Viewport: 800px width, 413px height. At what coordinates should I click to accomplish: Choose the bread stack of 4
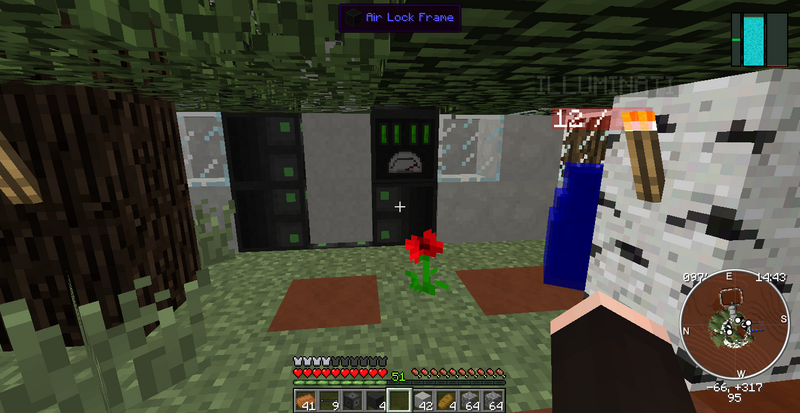(x=448, y=401)
